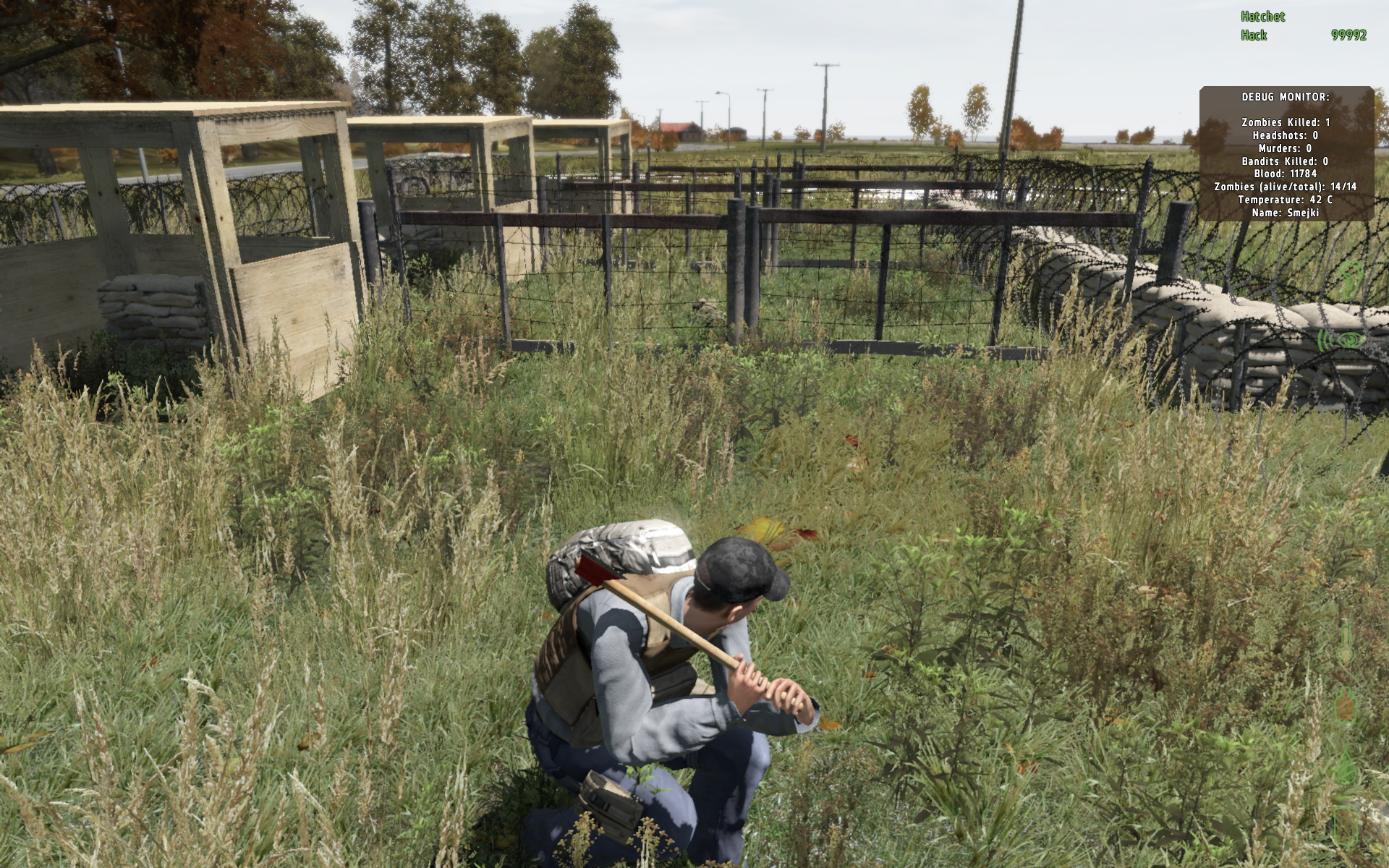The width and height of the screenshot is (1389, 868).
Task: Select the green eye visibility indicator
Action: [1350, 341]
